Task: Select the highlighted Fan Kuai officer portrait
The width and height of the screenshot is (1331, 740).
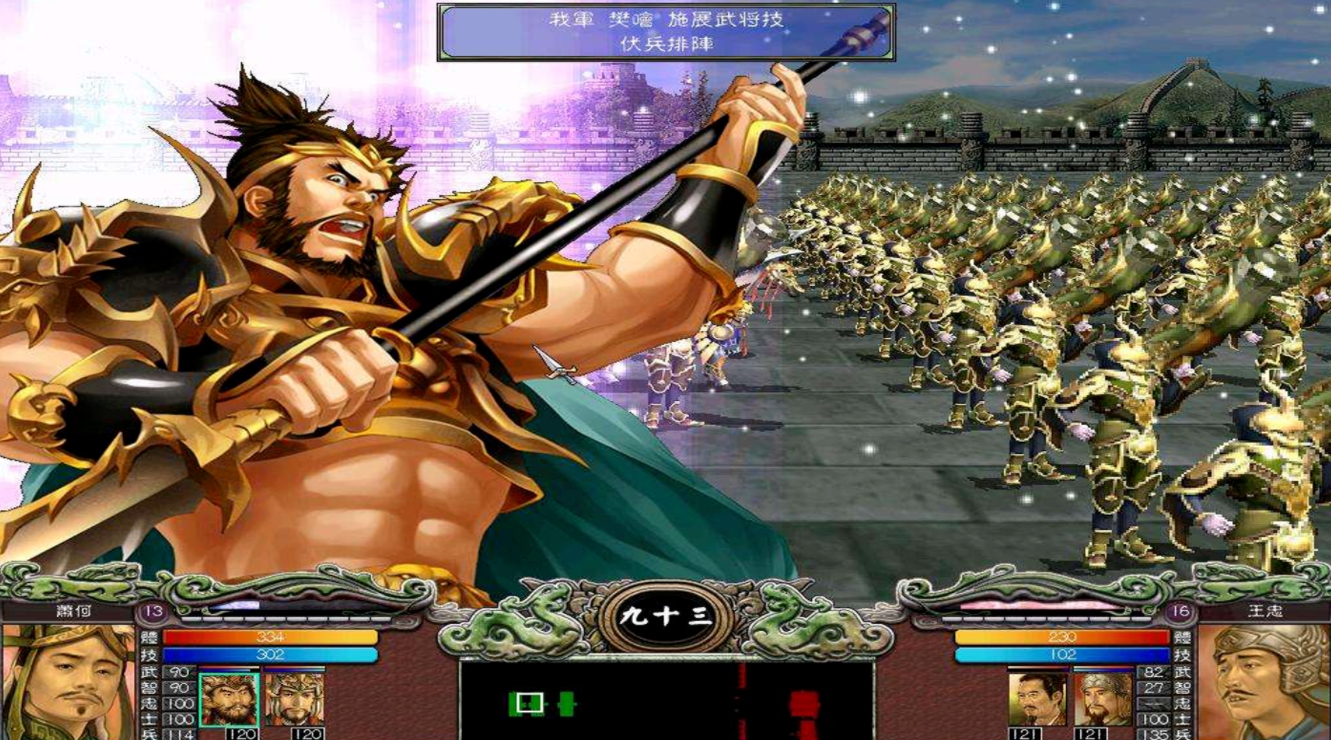Action: click(228, 699)
